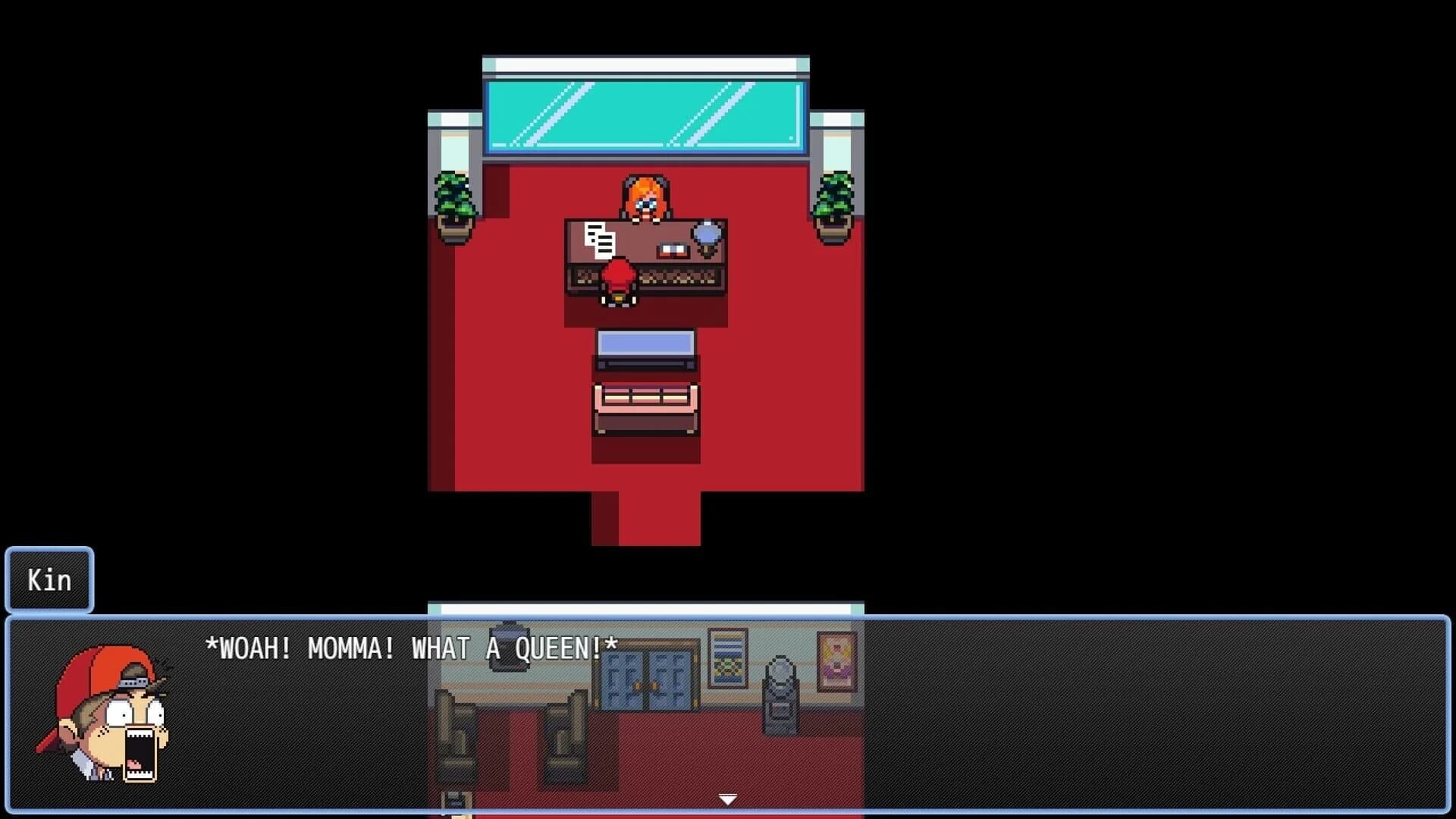This screenshot has width=1456, height=819.
Task: Click the framed tapestry painting beside the doors
Action: [726, 658]
